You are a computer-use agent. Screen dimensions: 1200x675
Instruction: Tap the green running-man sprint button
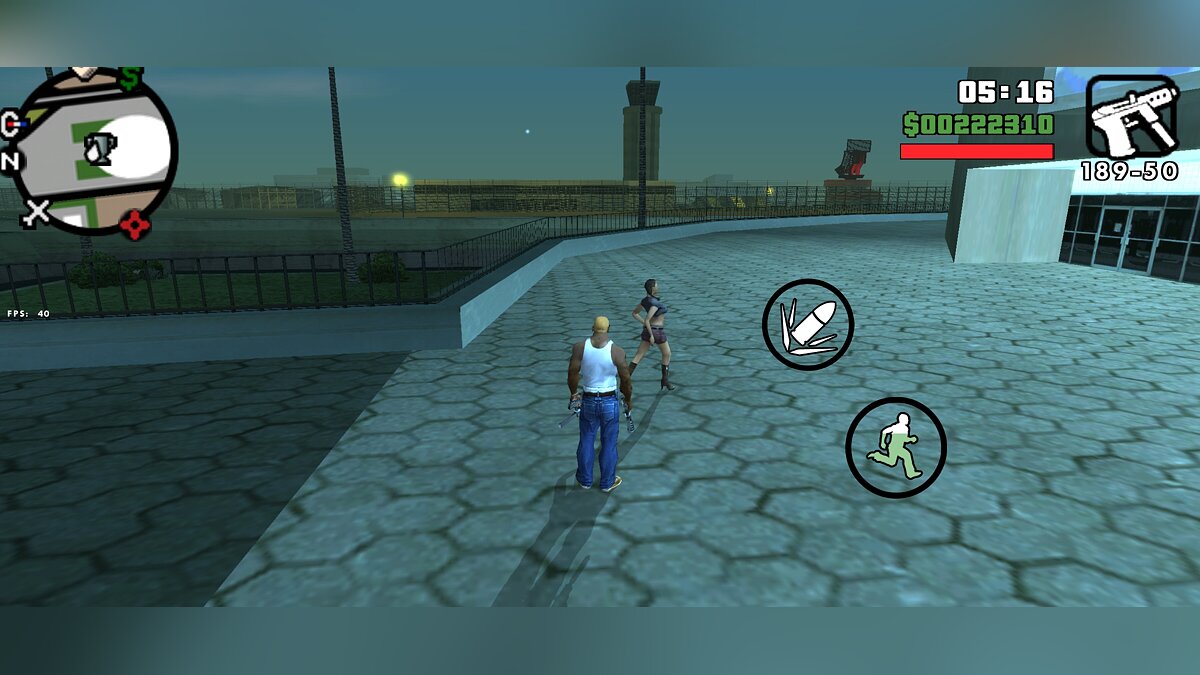tap(895, 447)
